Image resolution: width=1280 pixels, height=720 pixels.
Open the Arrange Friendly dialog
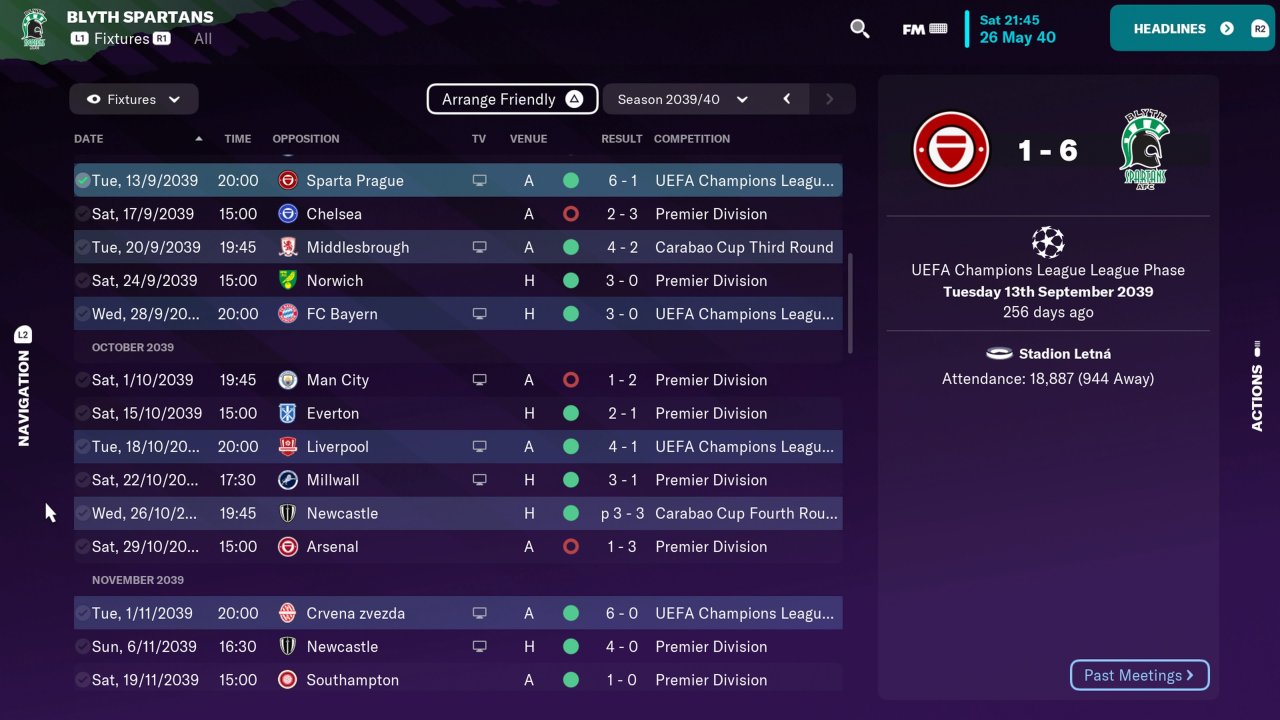coord(512,99)
